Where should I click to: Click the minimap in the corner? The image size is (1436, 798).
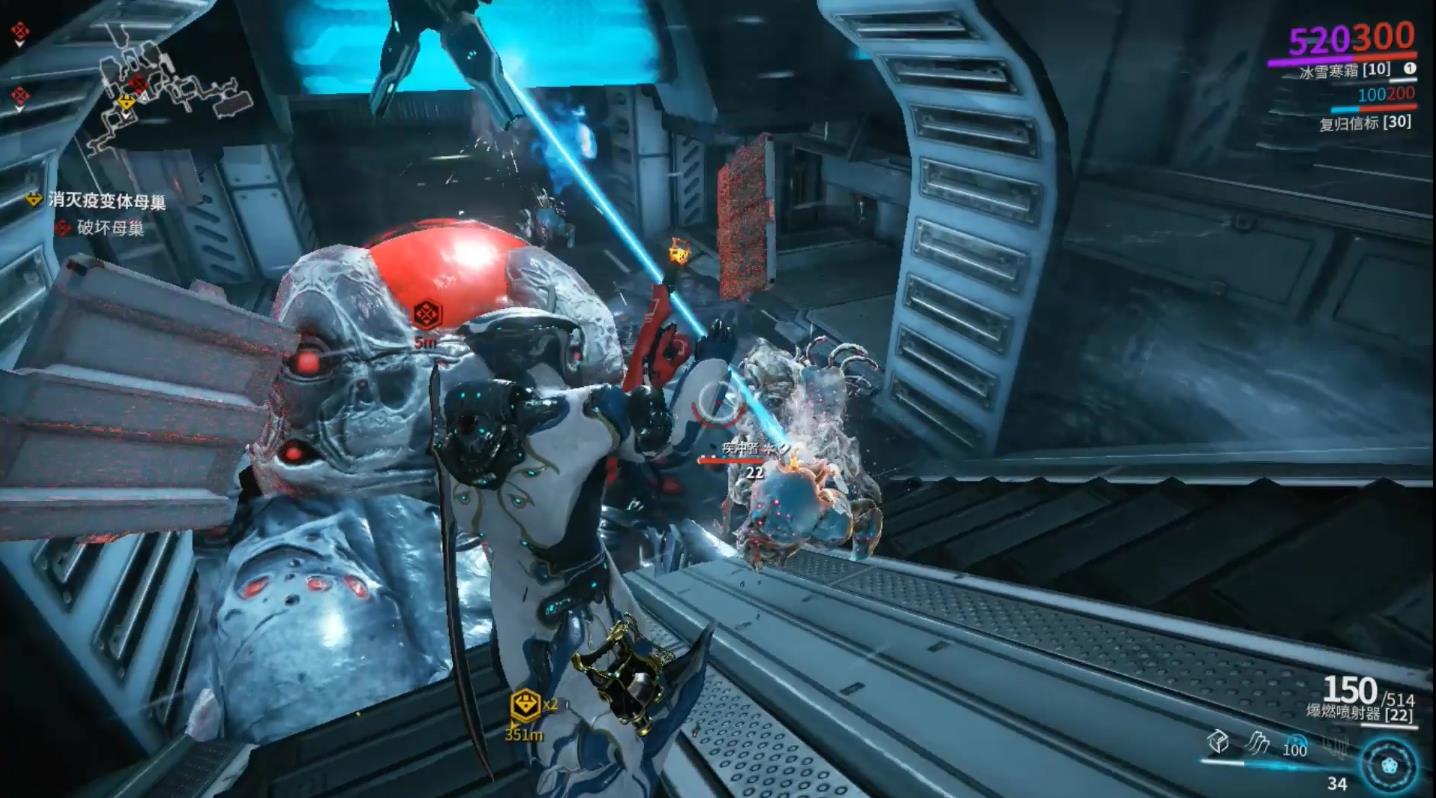165,95
